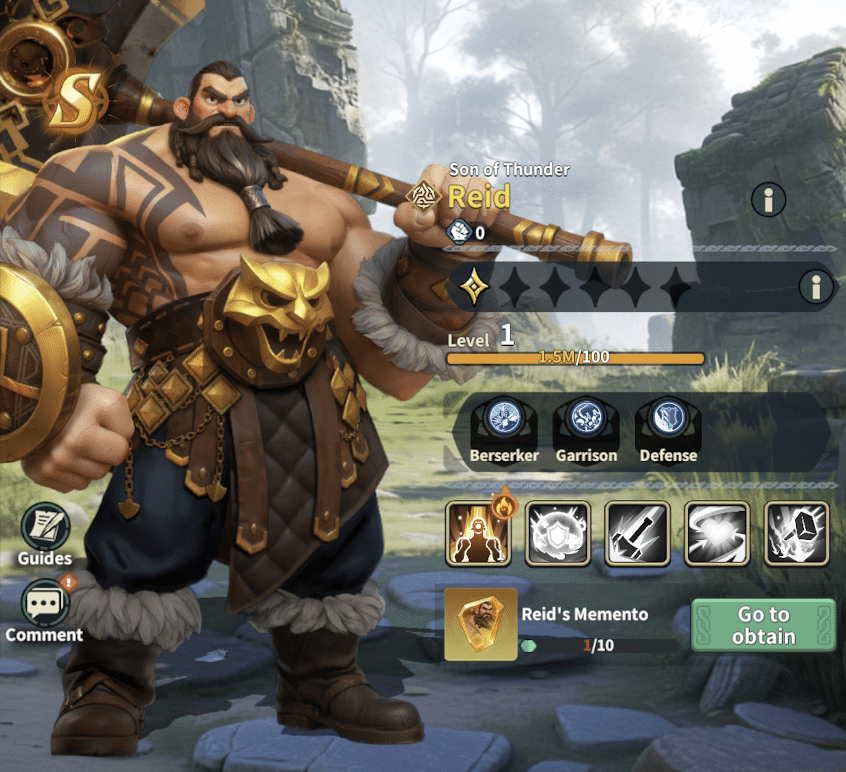View the Defense talent icon
The height and width of the screenshot is (772, 846).
(x=668, y=420)
